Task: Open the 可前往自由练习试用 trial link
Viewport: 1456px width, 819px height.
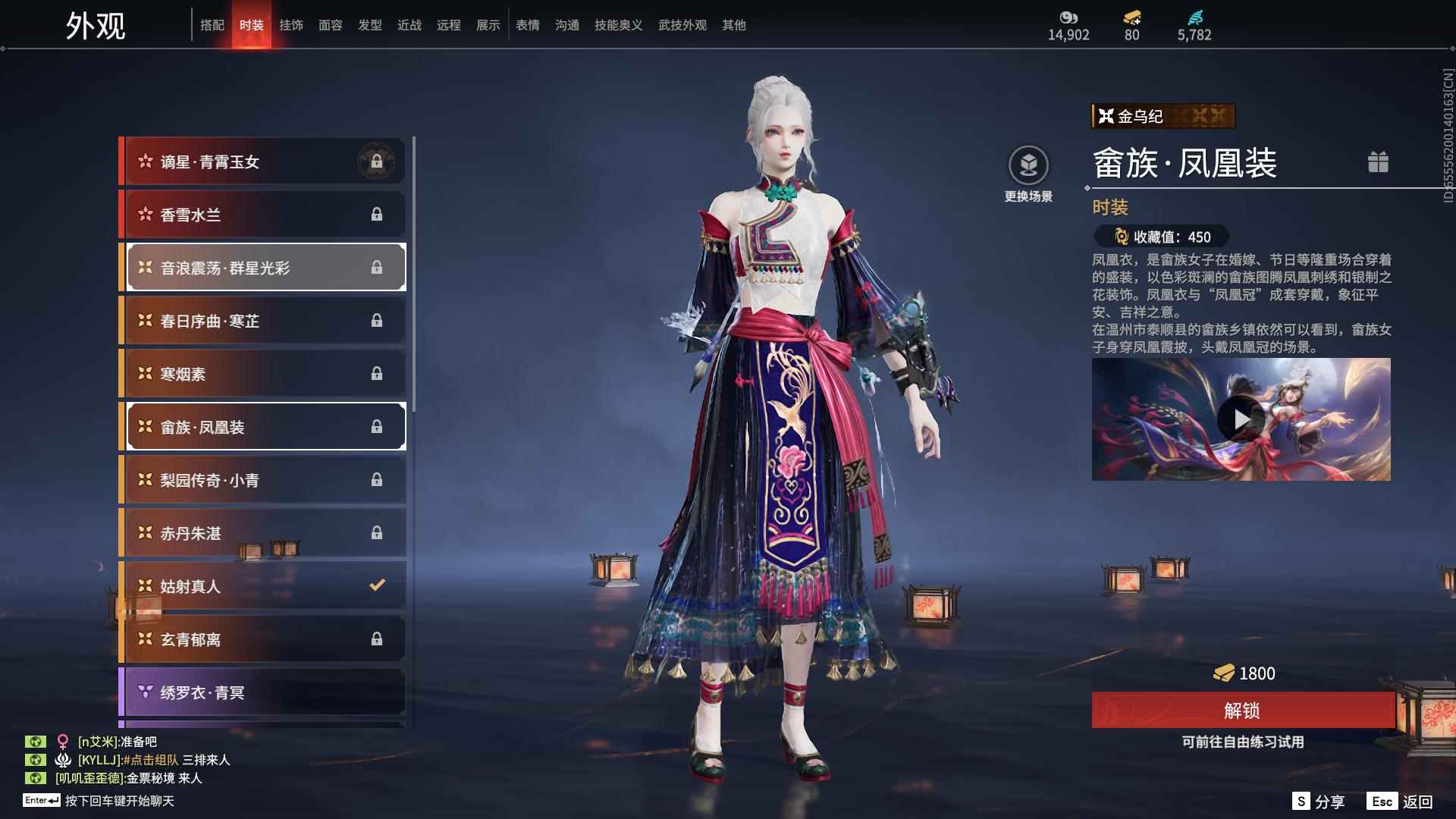Action: coord(1243,742)
